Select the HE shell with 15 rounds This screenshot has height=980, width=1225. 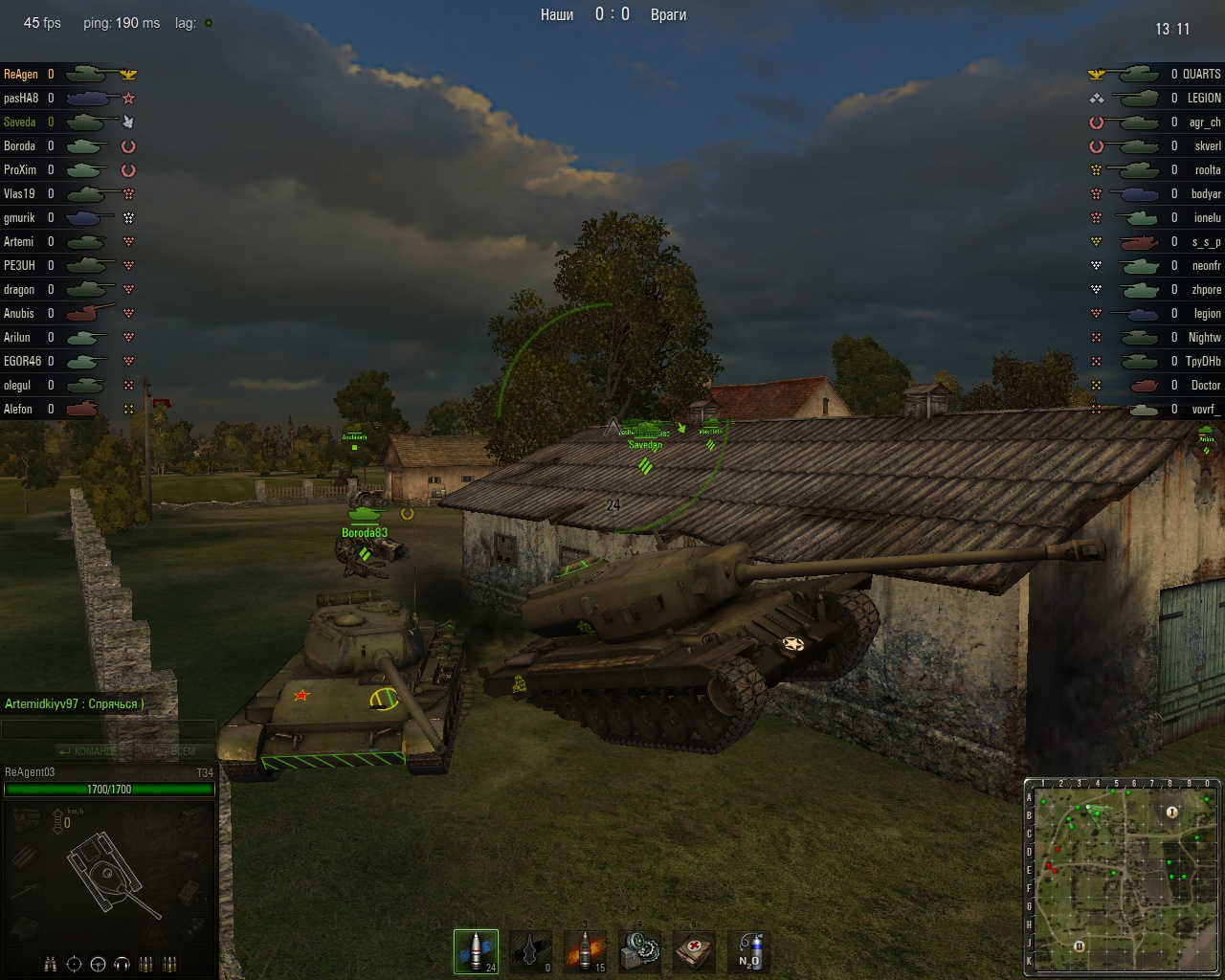(585, 950)
